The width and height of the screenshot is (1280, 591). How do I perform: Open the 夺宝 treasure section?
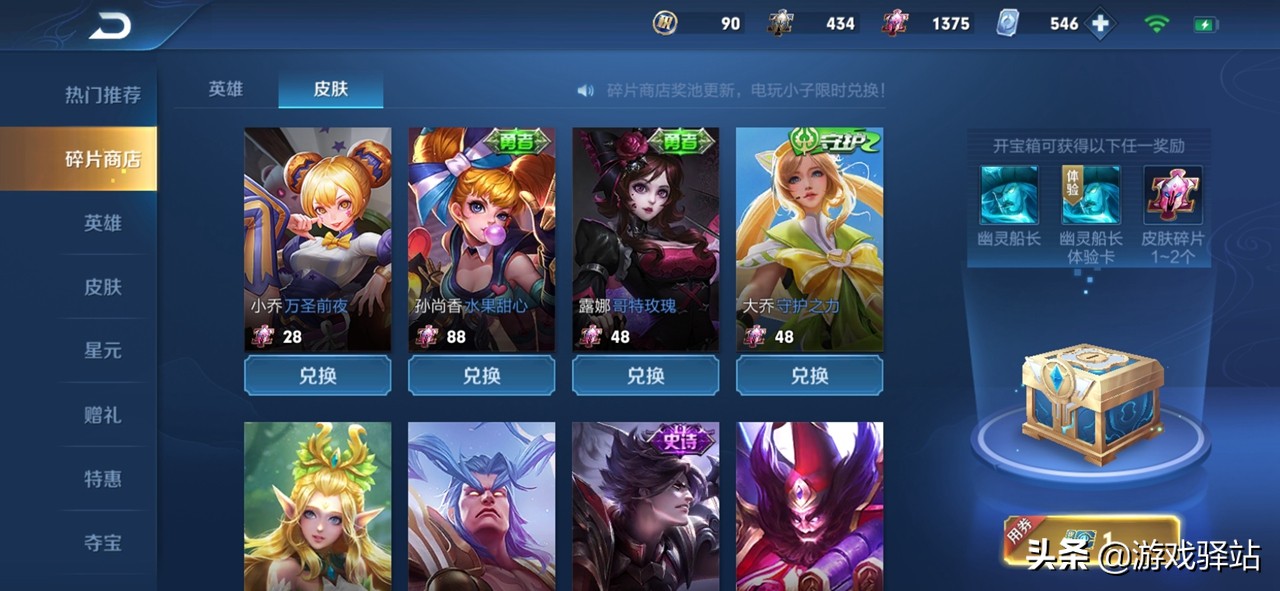102,543
